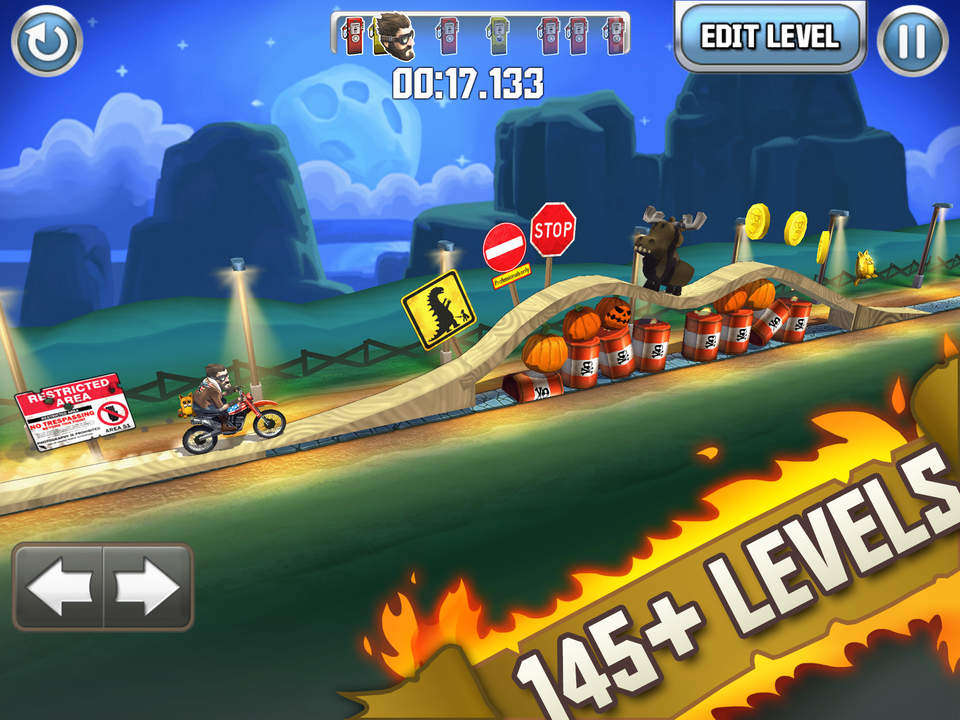Restart the level with the circular arrow button
960x720 pixels.
(x=47, y=41)
